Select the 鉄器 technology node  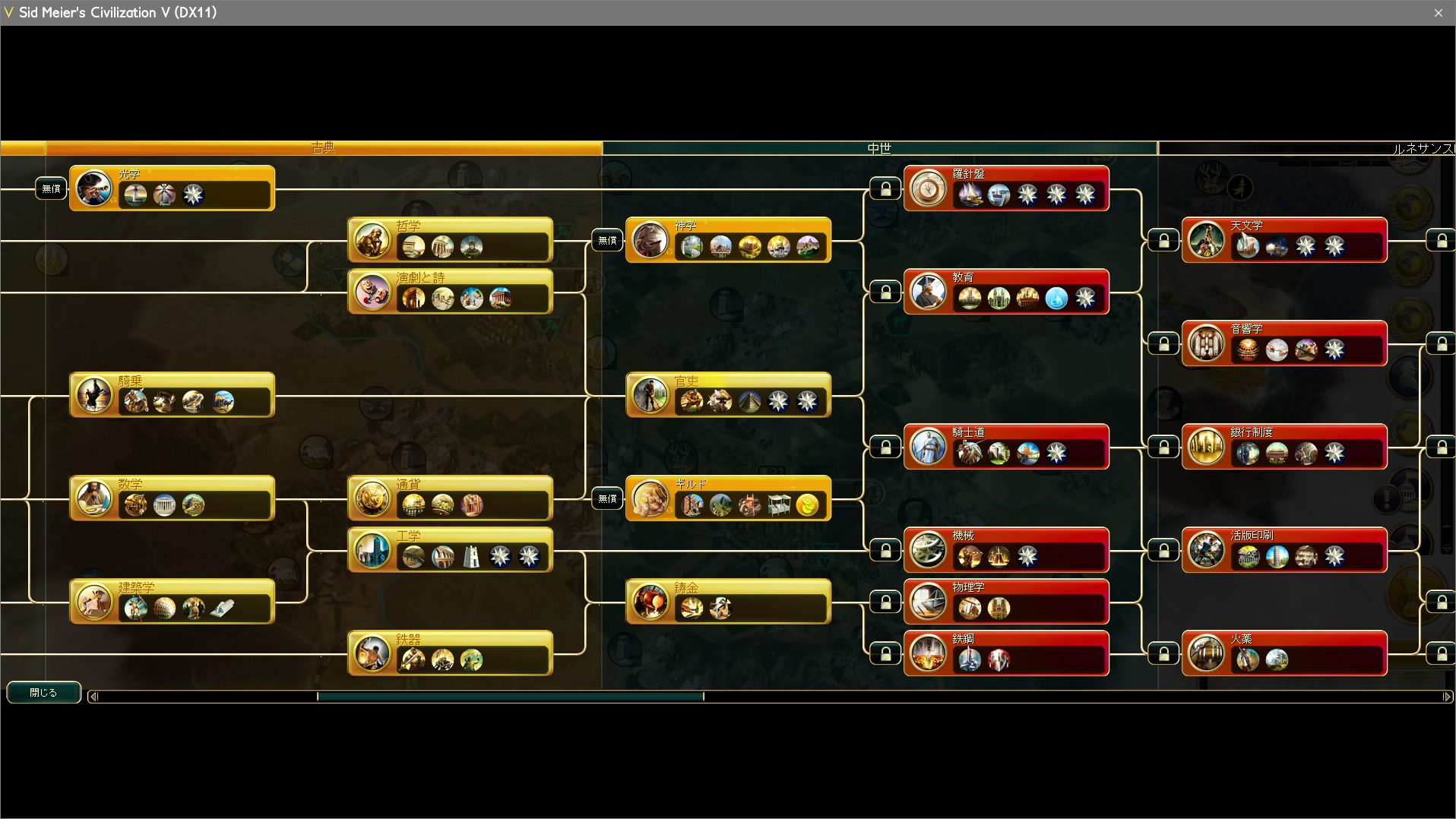point(450,653)
